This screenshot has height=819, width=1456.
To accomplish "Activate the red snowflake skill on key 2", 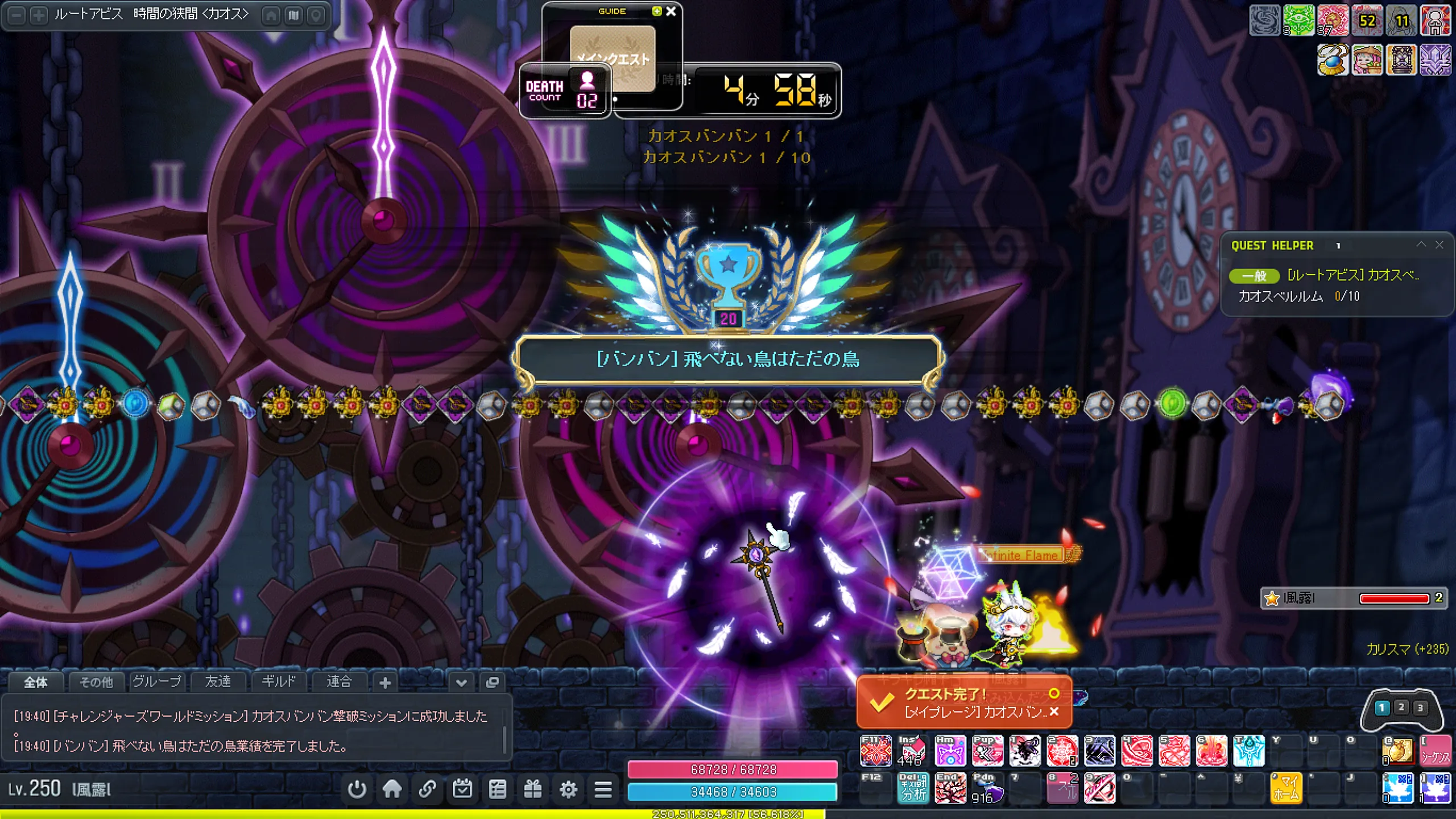I will pos(1062,751).
